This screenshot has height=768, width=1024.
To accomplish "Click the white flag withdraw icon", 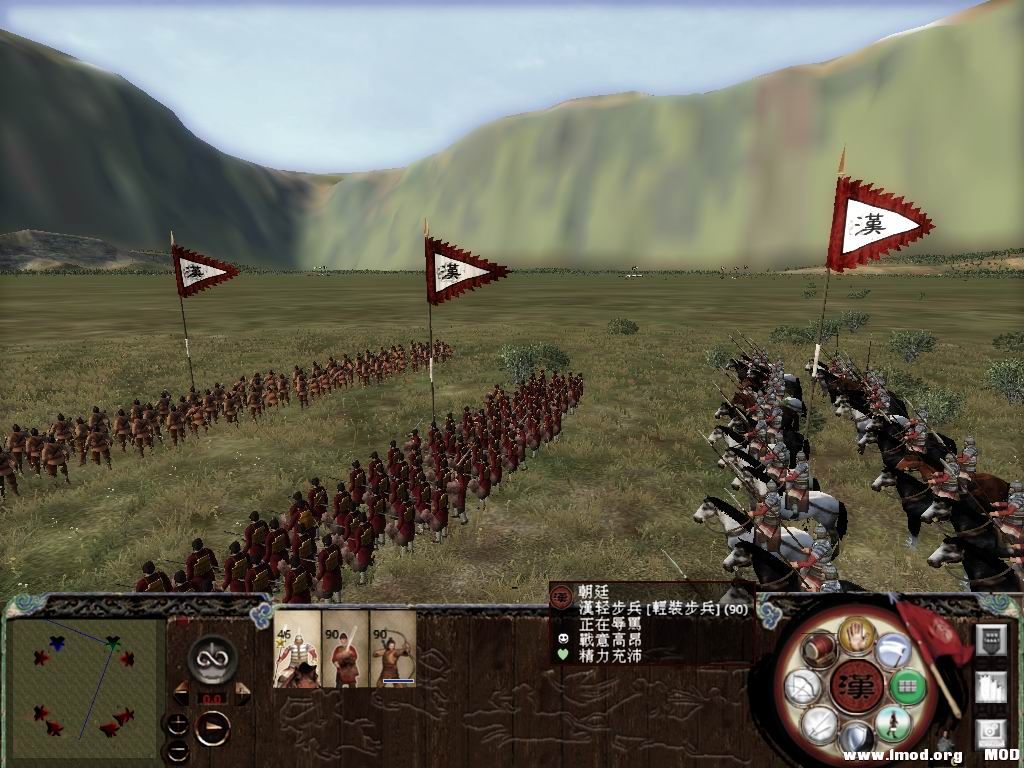I will click(893, 650).
